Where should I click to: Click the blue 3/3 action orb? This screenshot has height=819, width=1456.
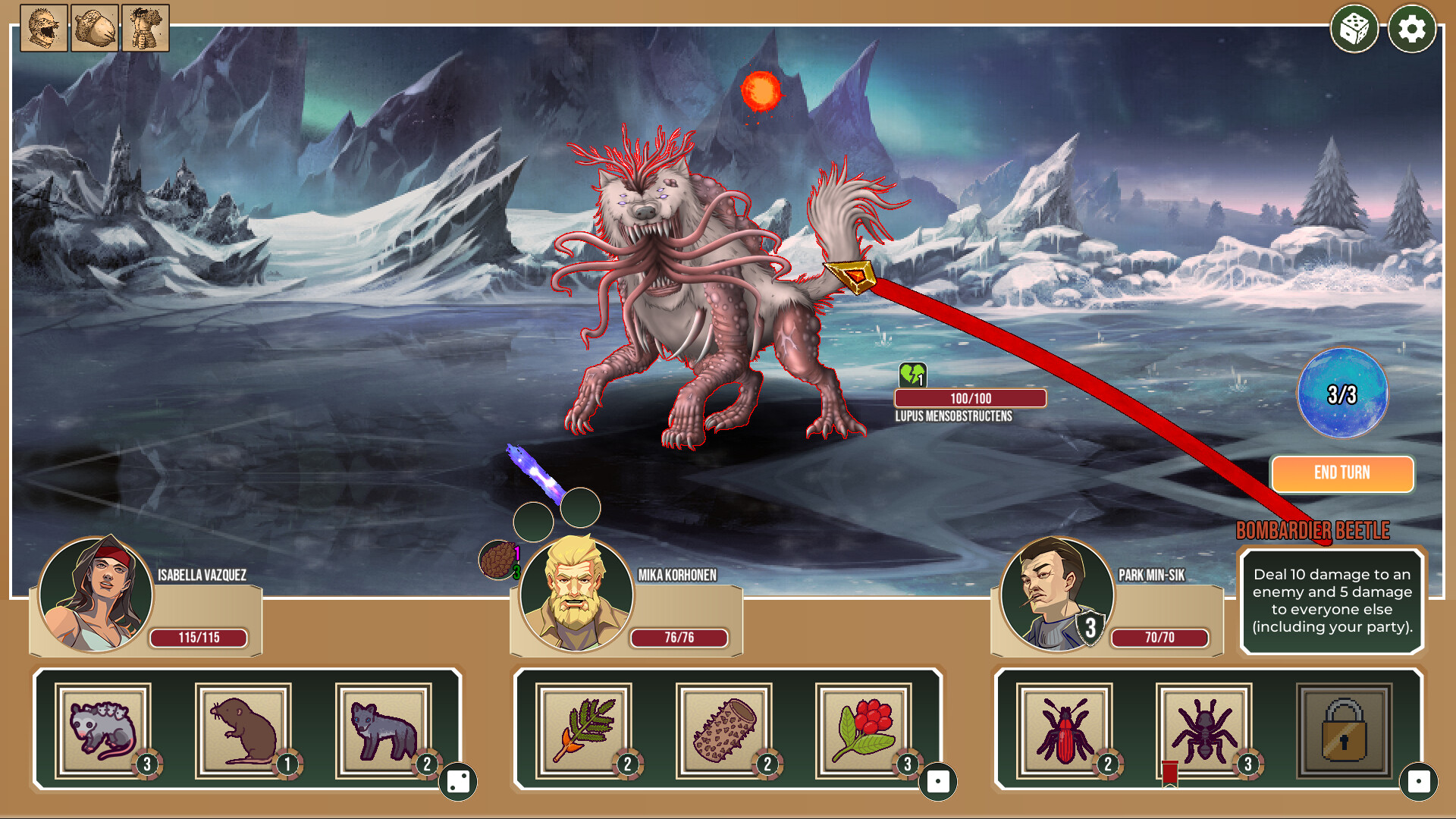pyautogui.click(x=1342, y=394)
